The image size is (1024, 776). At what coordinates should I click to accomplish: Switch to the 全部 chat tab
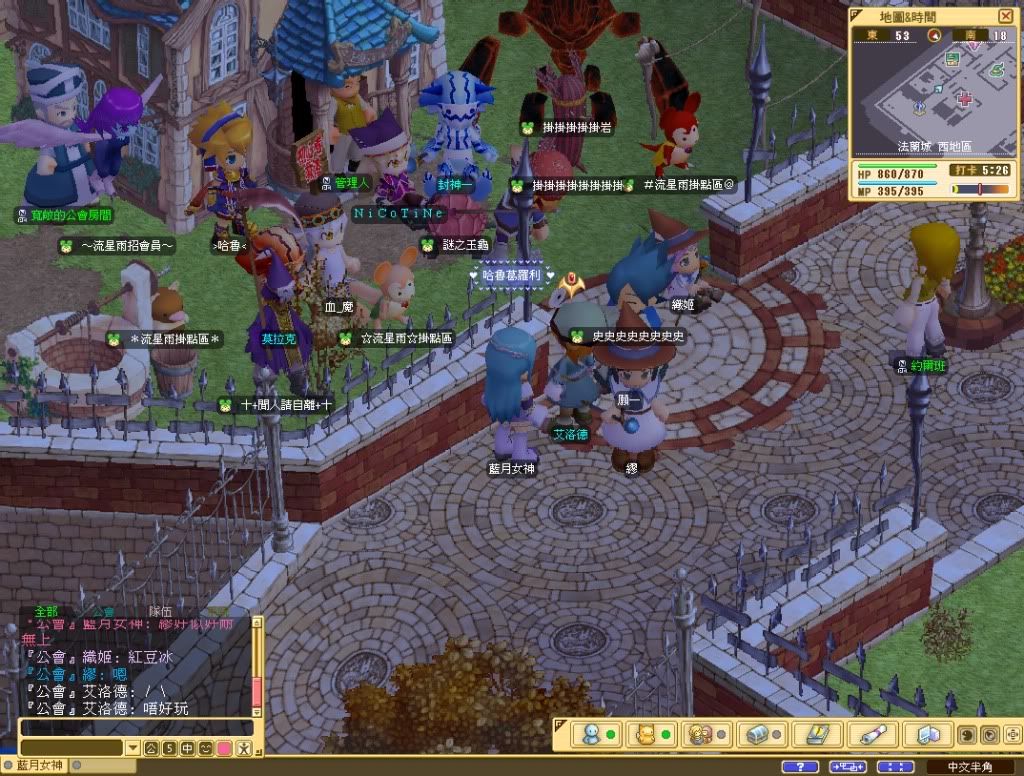47,611
